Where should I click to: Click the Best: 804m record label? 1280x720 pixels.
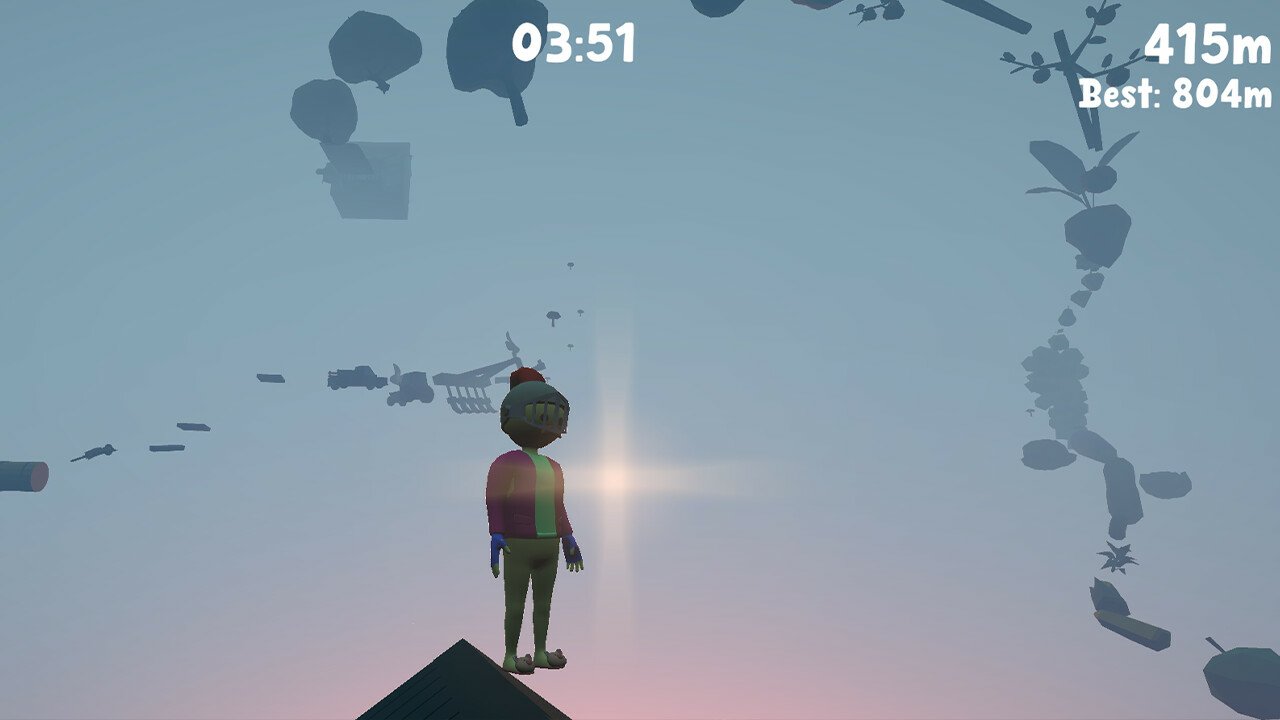(x=1173, y=97)
